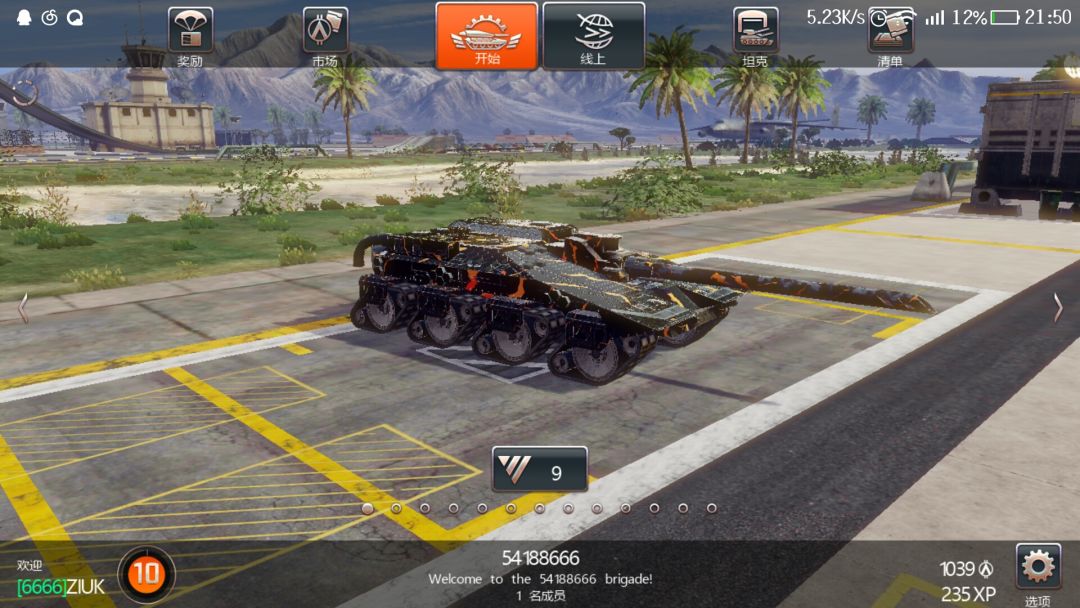Viewport: 1080px width, 608px height.
Task: Open the level 10 player badge
Action: click(147, 574)
